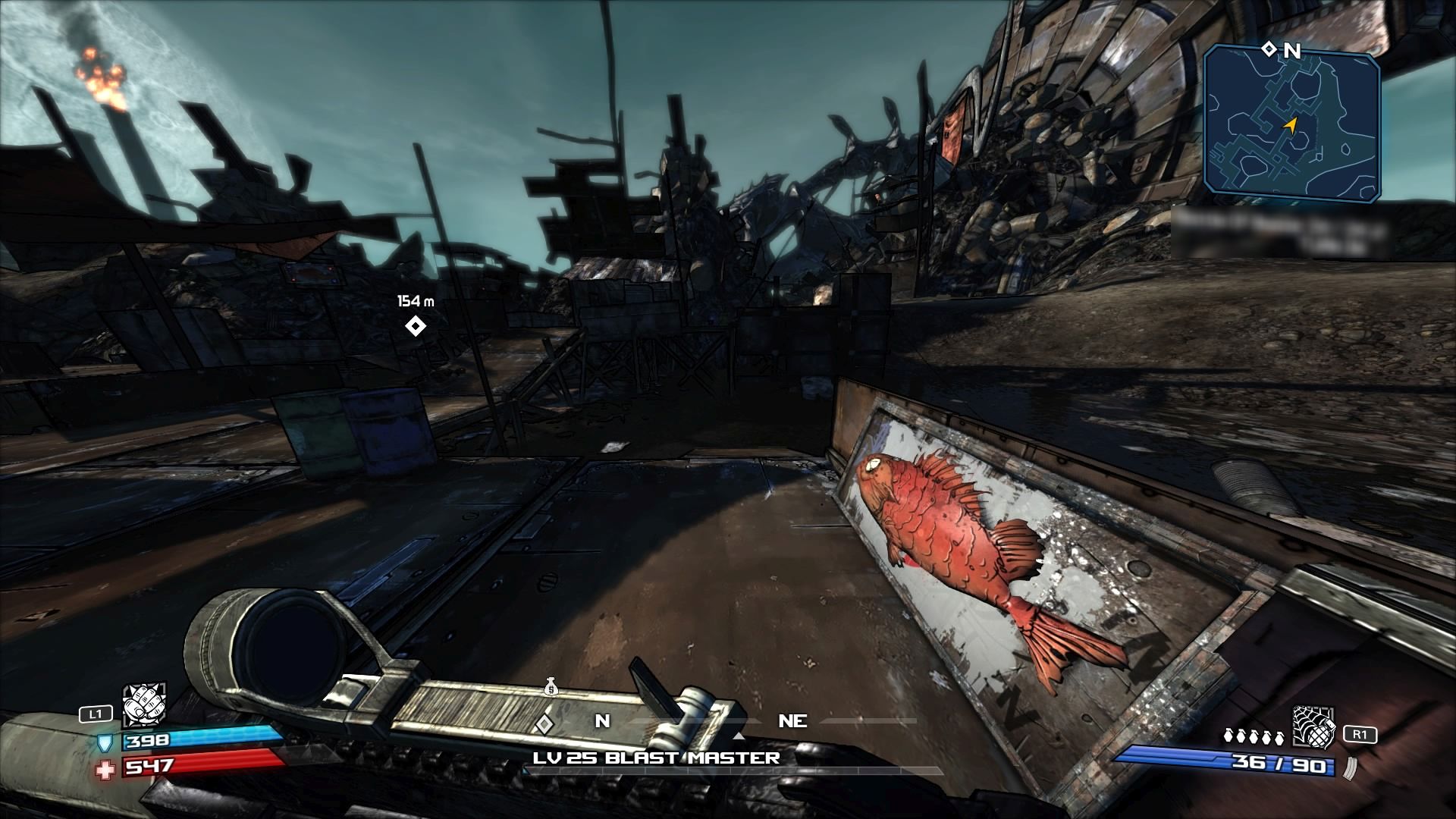Image resolution: width=1456 pixels, height=819 pixels.
Task: Click the yellow player arrow on minimap
Action: (x=1289, y=125)
